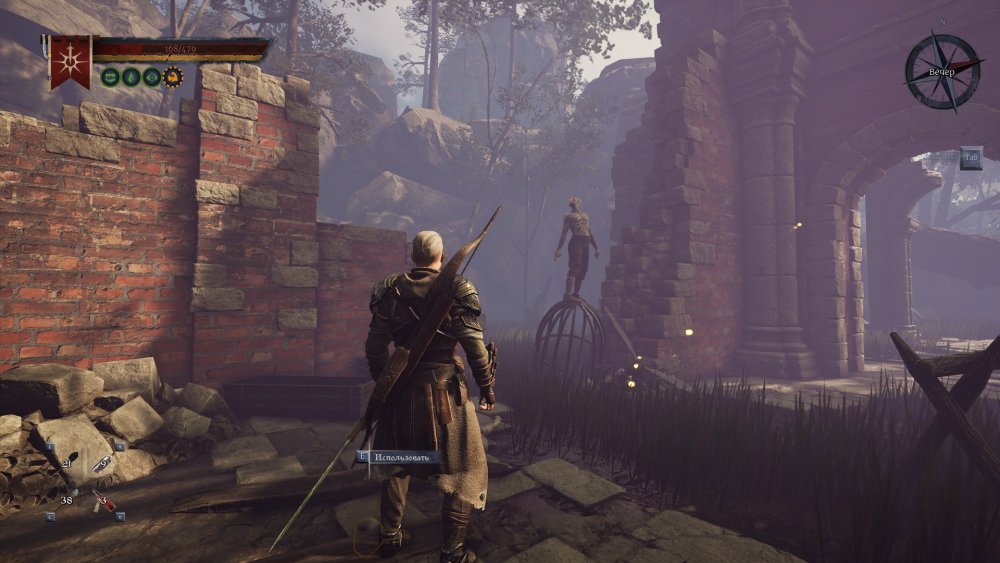Open the orange flexed-arm strength buff icon
Screen dimensions: 1000x563
click(x=172, y=76)
